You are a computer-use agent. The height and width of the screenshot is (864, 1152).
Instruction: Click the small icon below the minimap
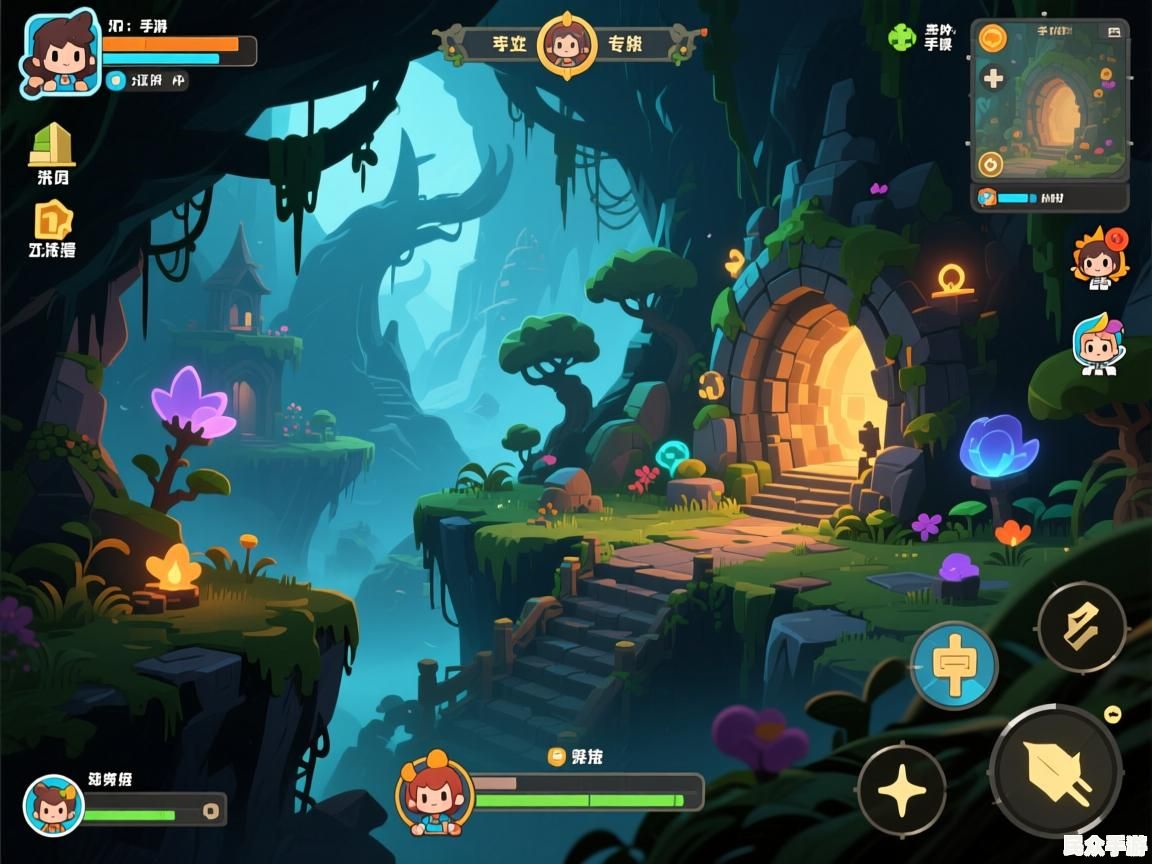[987, 197]
